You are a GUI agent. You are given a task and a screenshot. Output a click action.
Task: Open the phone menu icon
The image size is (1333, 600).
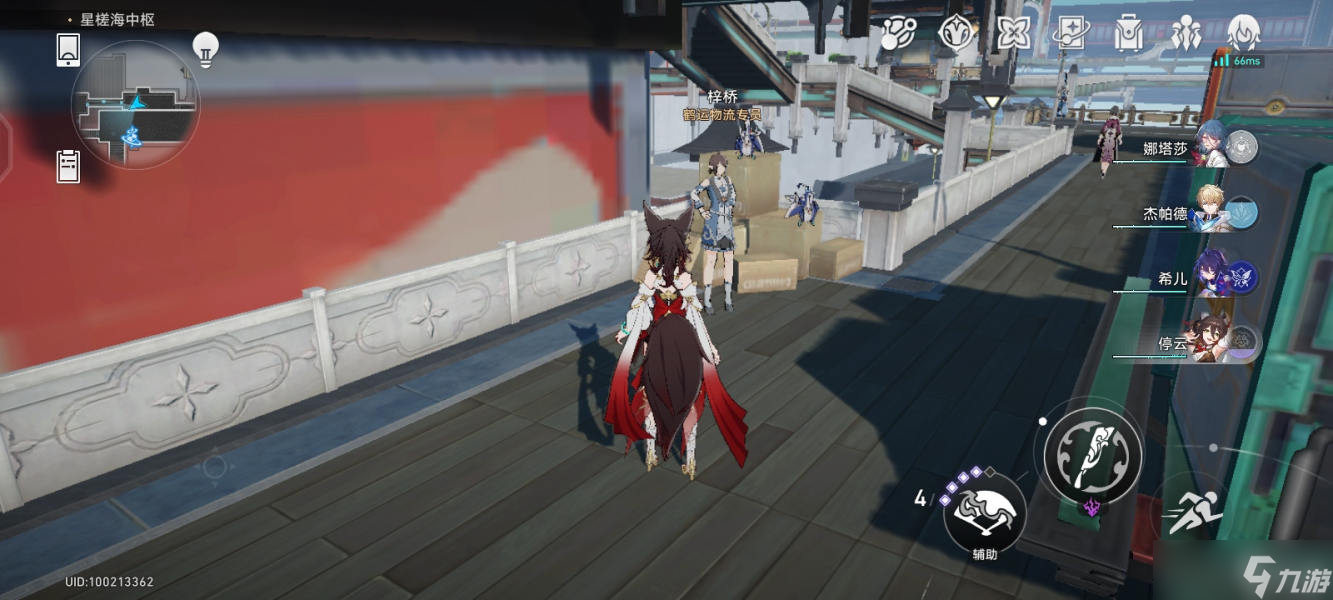(68, 49)
